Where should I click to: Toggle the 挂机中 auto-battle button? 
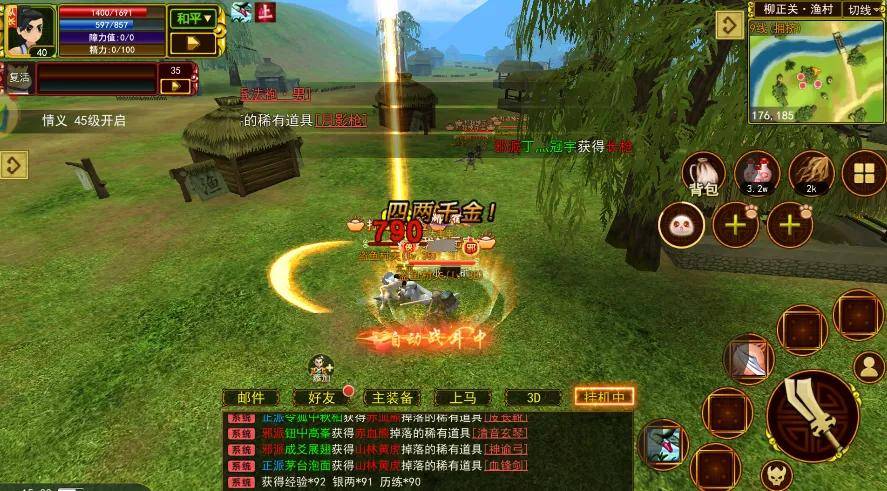click(x=604, y=397)
